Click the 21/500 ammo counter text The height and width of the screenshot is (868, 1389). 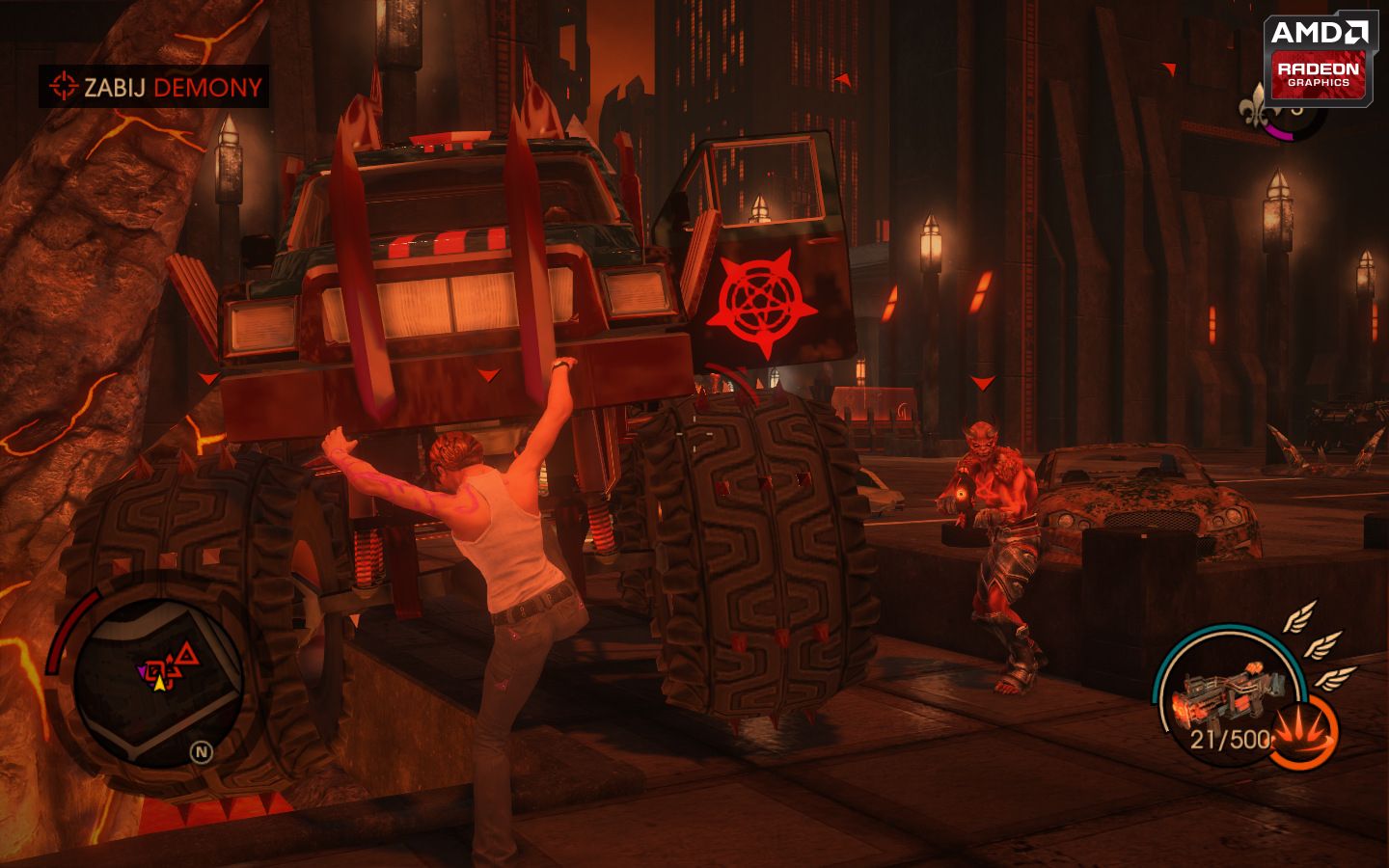[x=1230, y=738]
